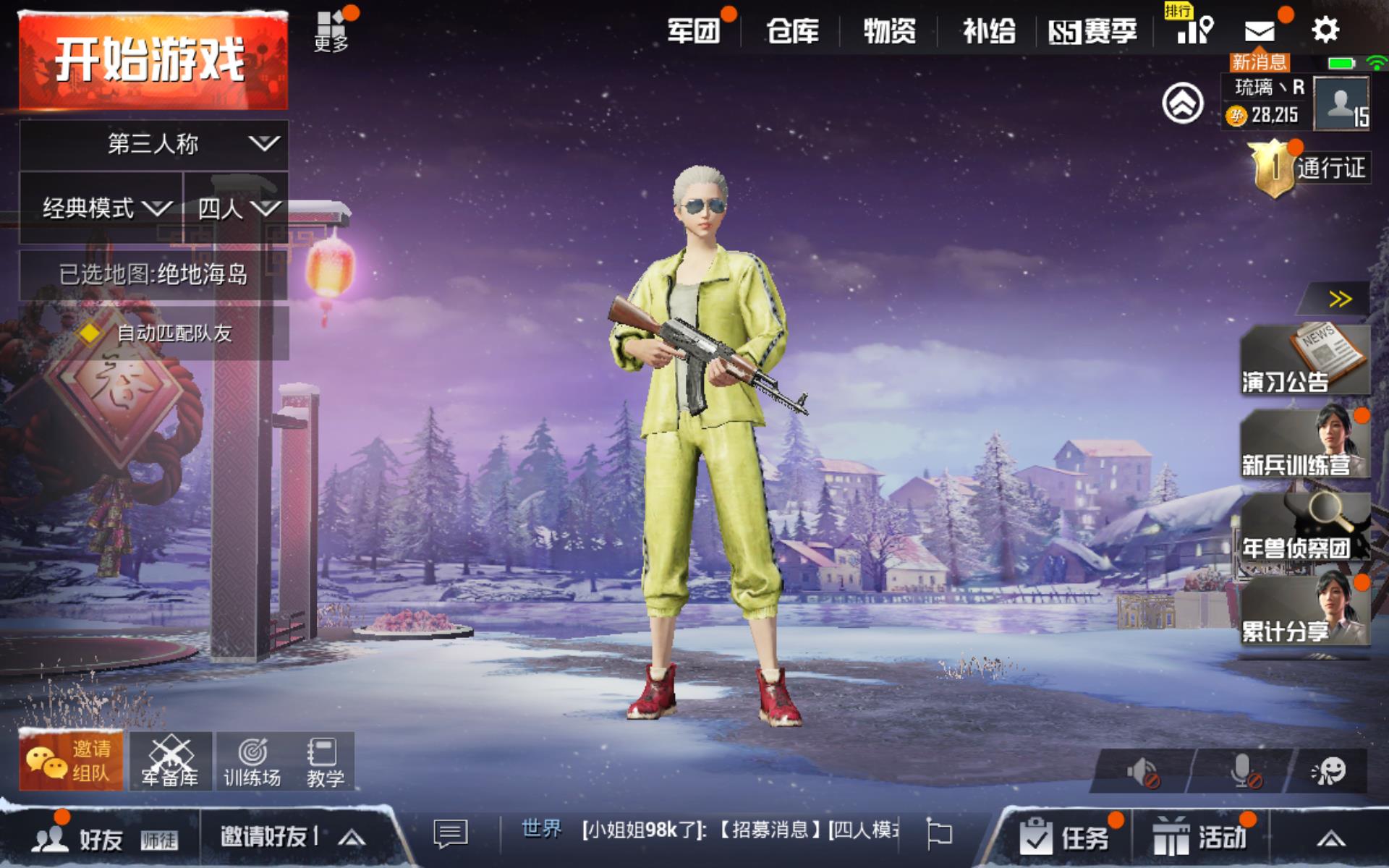Start the game with 开始游戏 button
Screen dimensions: 1389x868
click(x=152, y=61)
